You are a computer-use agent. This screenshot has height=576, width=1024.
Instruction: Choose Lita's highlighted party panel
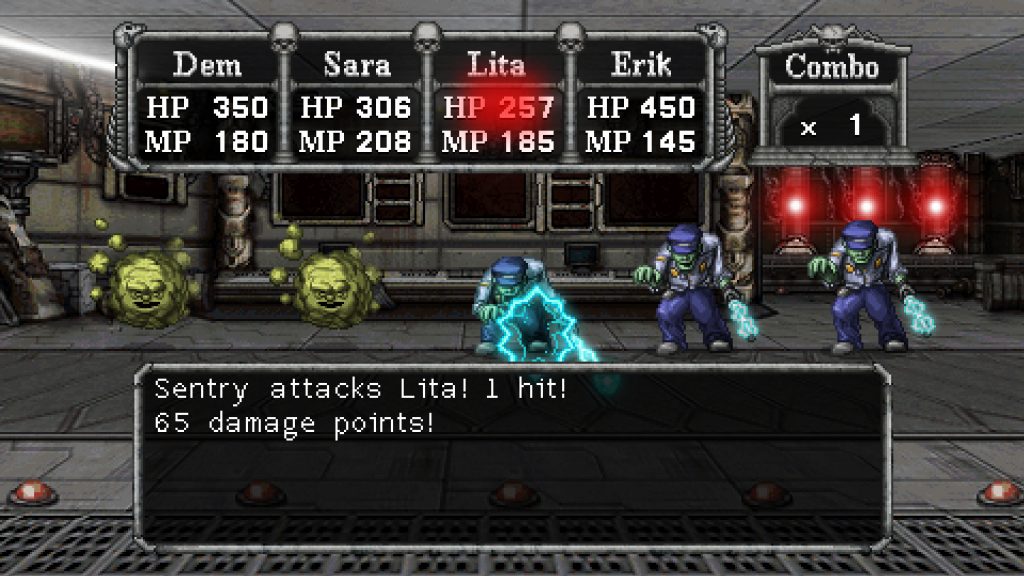pos(498,105)
